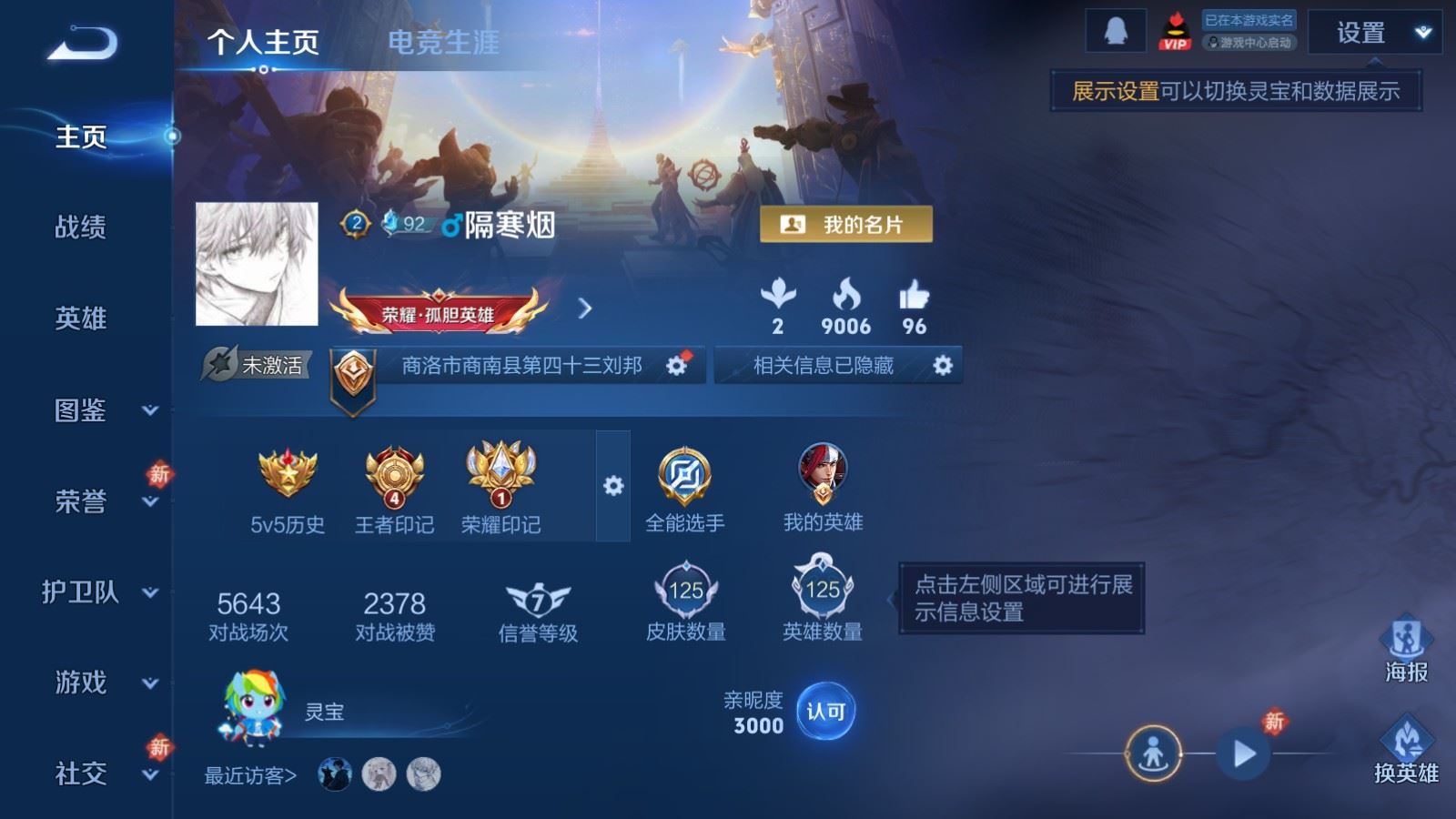The height and width of the screenshot is (819, 1456).
Task: Click the QQ penguin notification icon
Action: [1117, 28]
